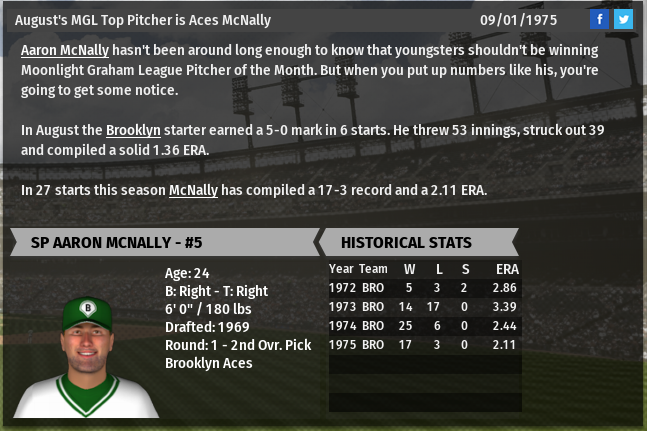Share the article on Facebook

tap(599, 19)
